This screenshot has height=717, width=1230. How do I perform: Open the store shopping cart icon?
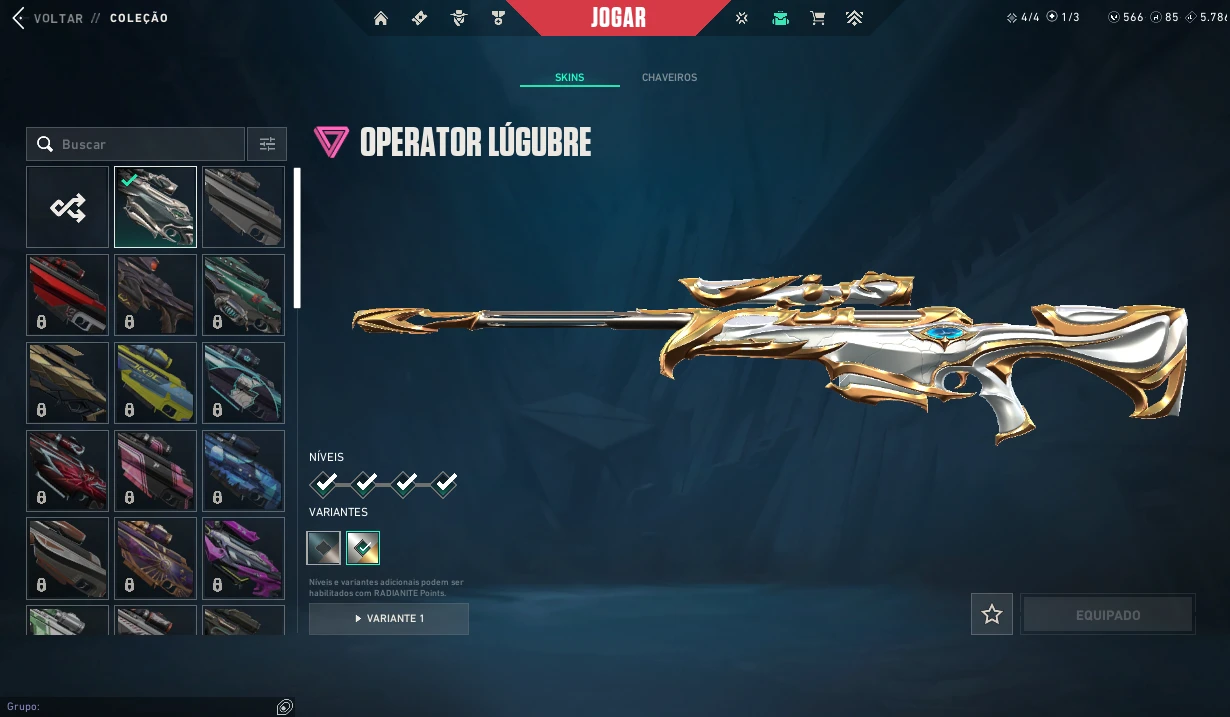[817, 18]
